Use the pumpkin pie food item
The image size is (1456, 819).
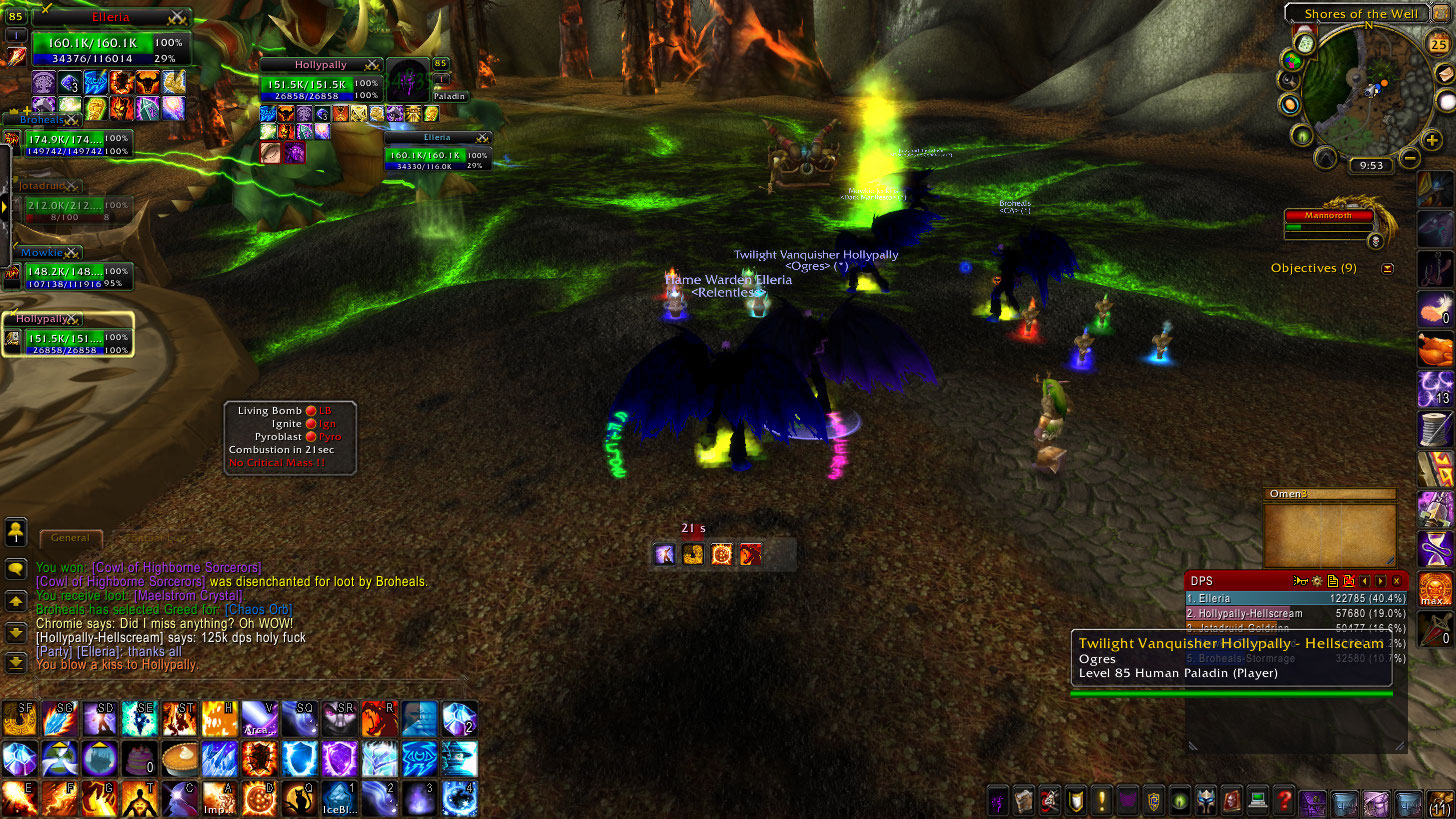pyautogui.click(x=180, y=759)
